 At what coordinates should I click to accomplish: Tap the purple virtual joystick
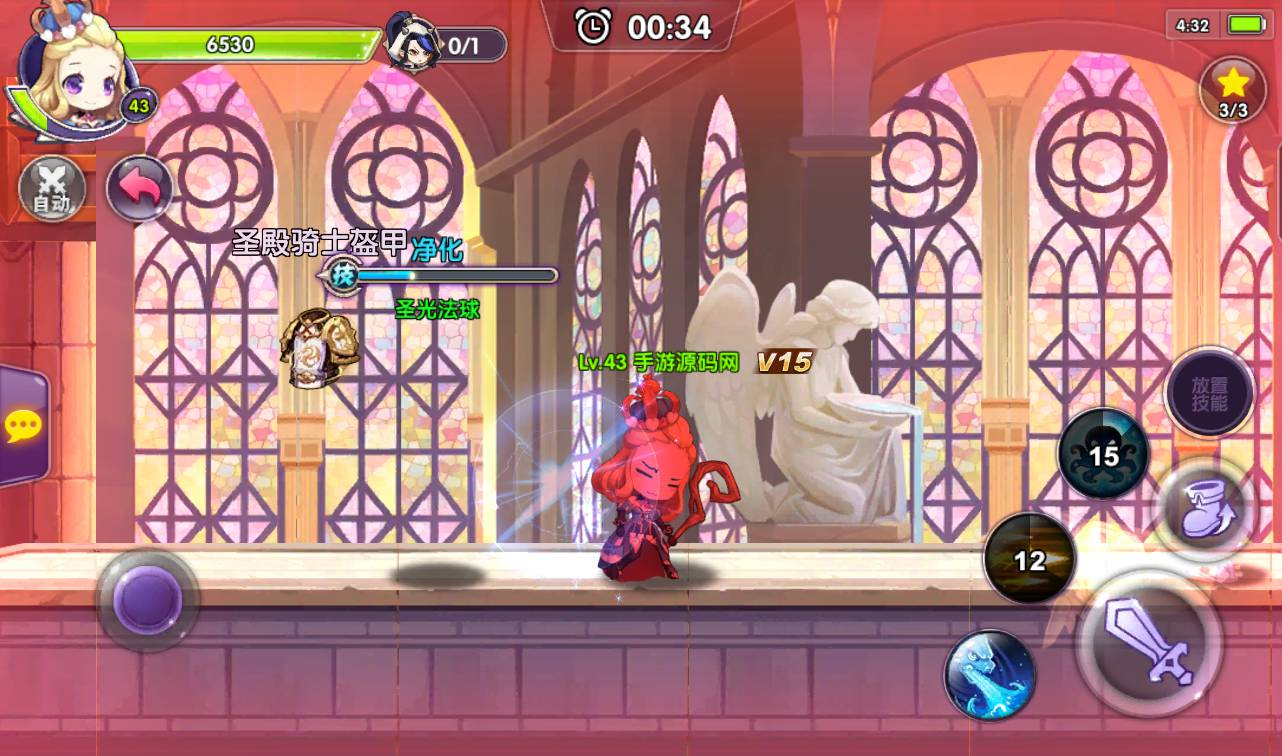[x=147, y=599]
